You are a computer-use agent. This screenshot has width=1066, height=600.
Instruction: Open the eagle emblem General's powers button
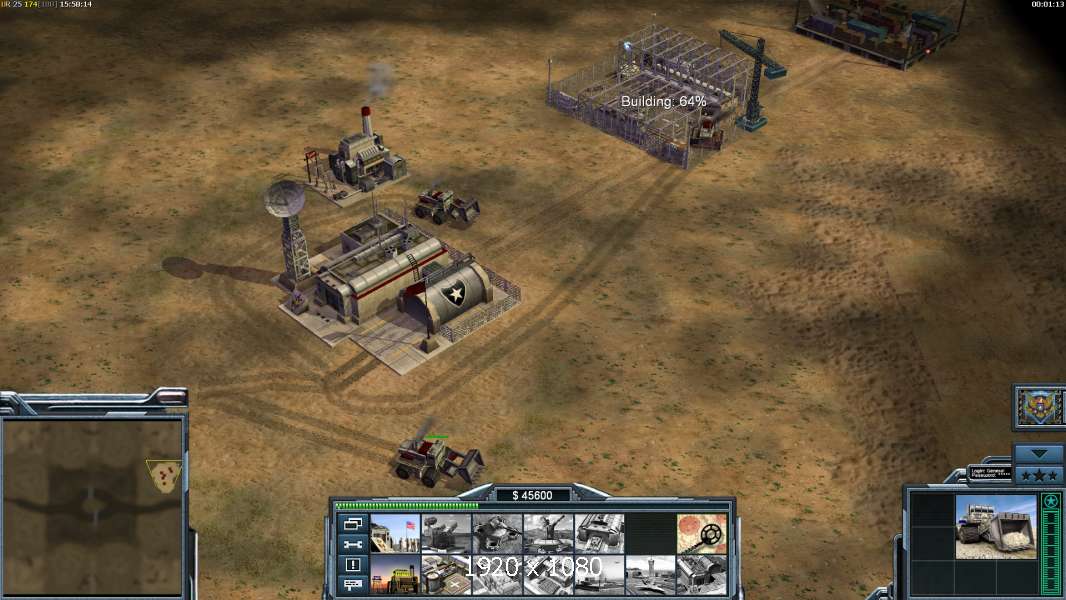click(1039, 407)
